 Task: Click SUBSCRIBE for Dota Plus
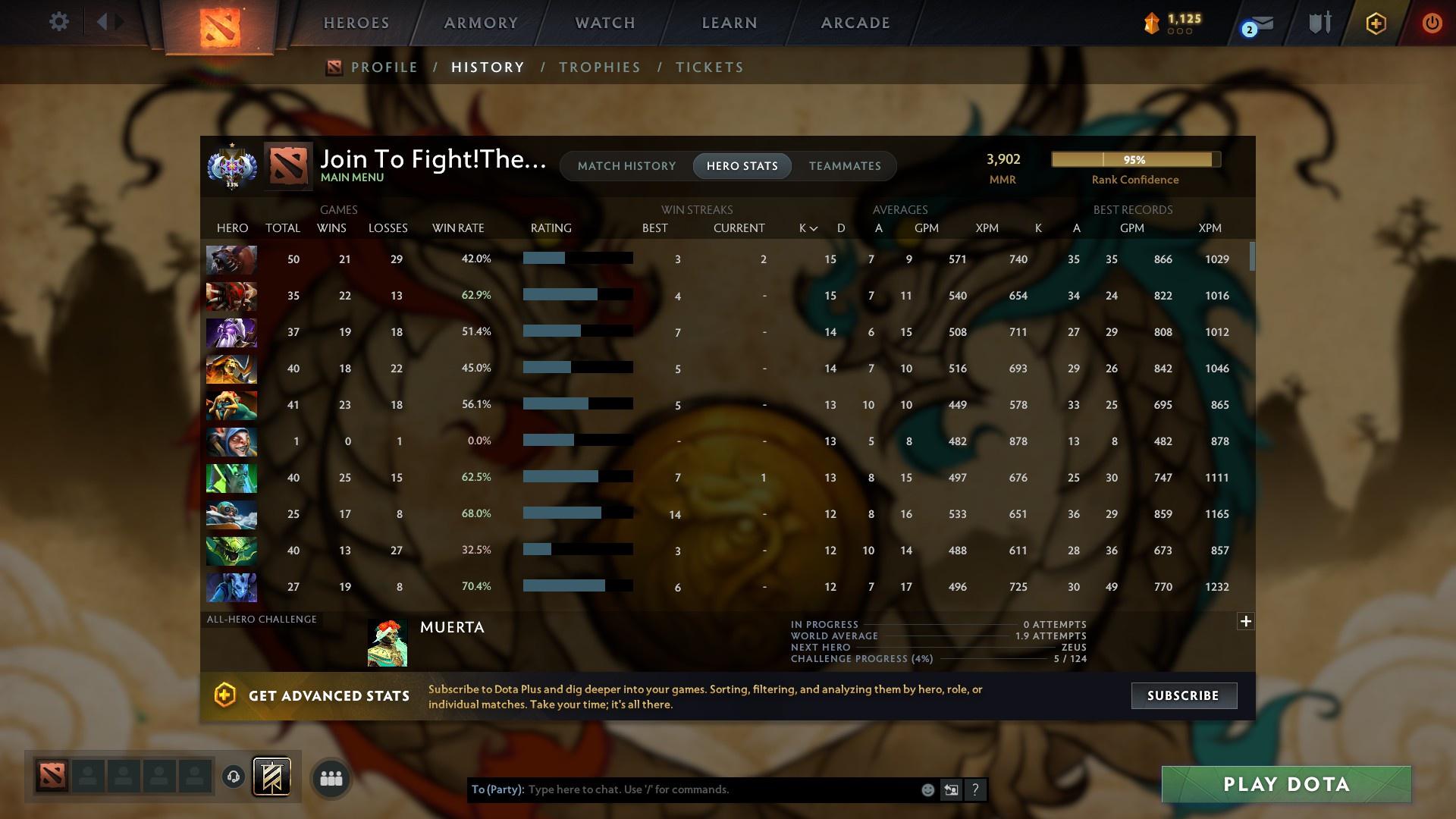point(1183,695)
